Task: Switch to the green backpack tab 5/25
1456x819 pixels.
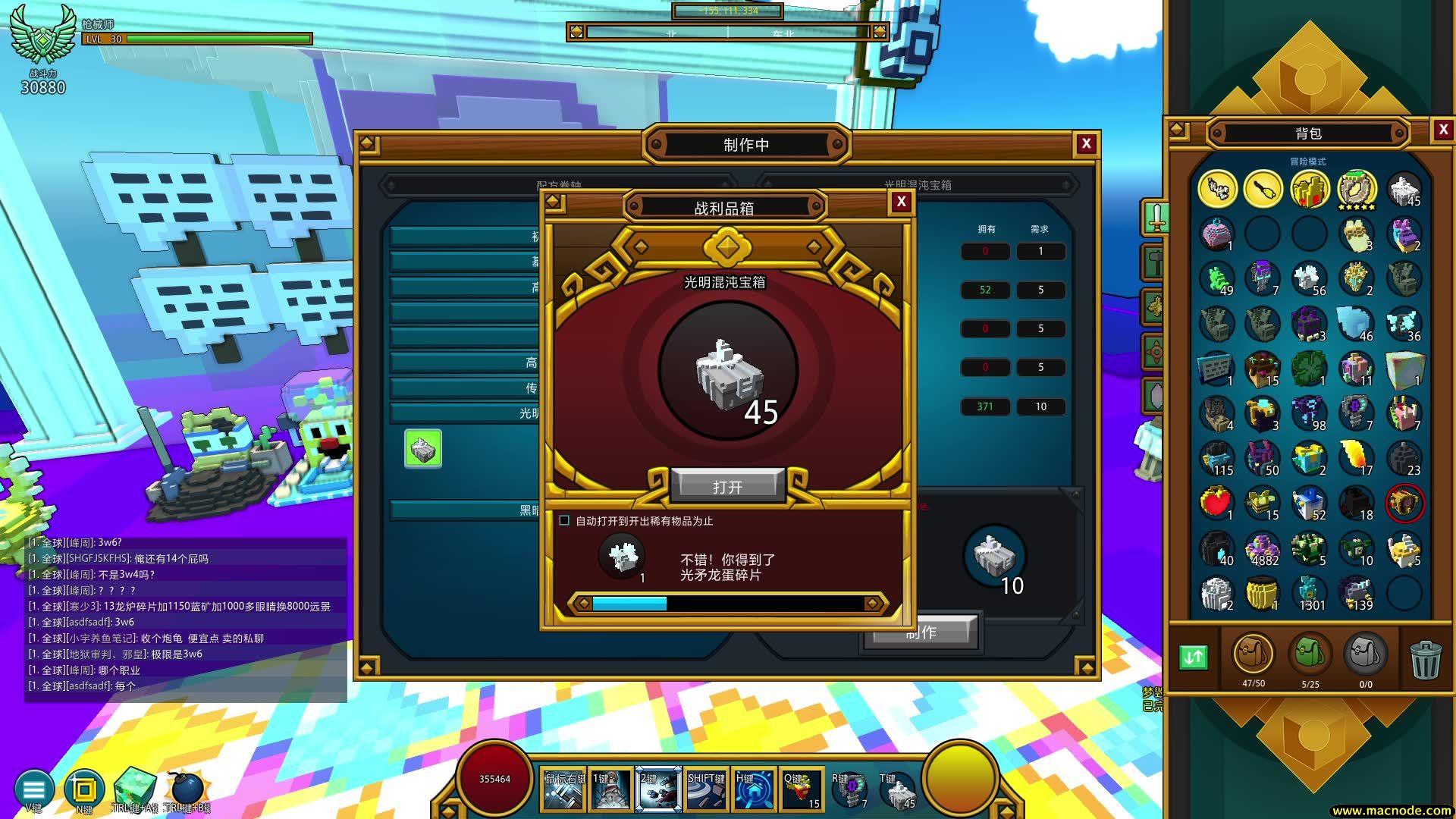Action: click(1310, 654)
